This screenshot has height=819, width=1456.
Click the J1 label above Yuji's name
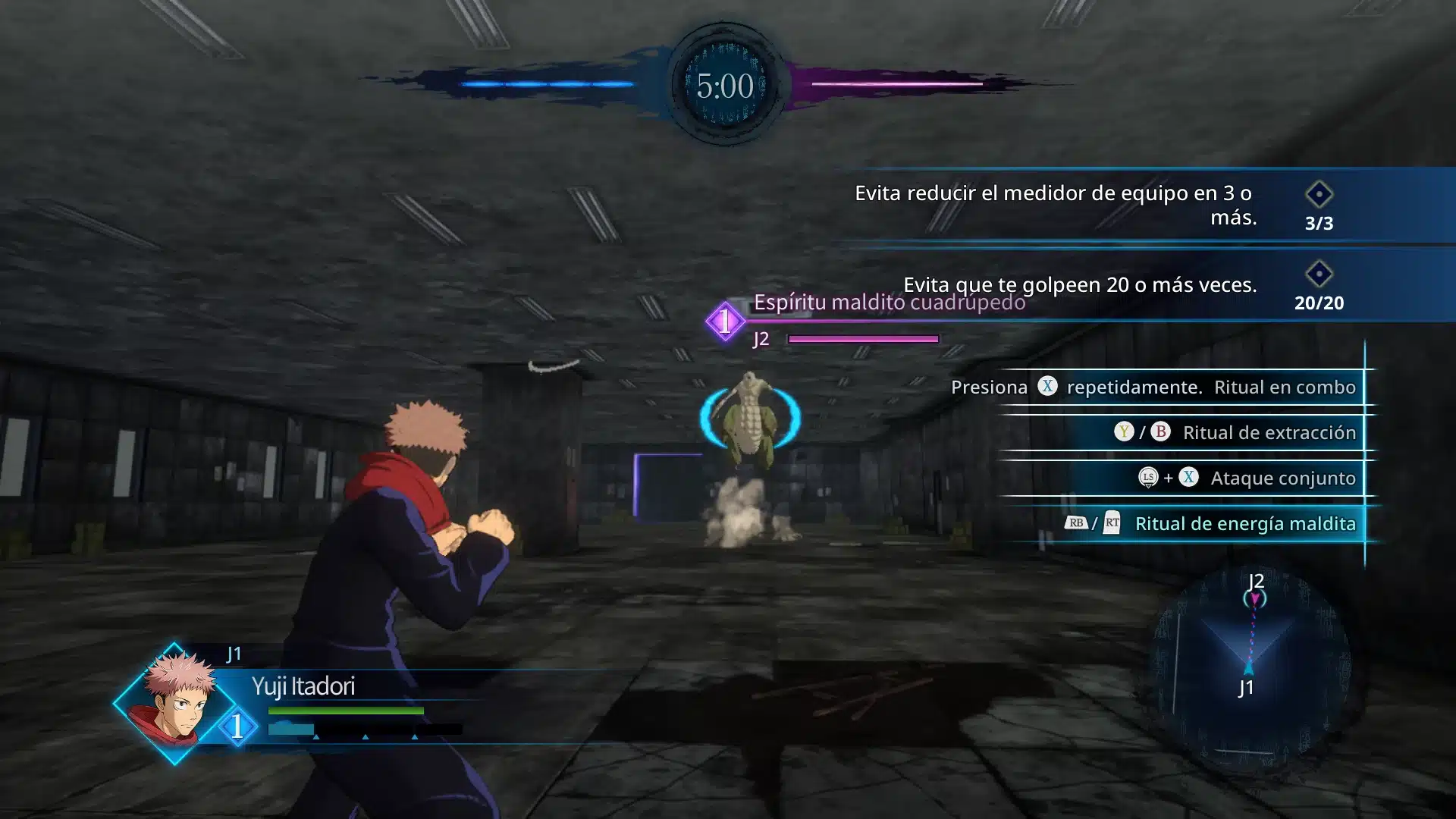231,654
